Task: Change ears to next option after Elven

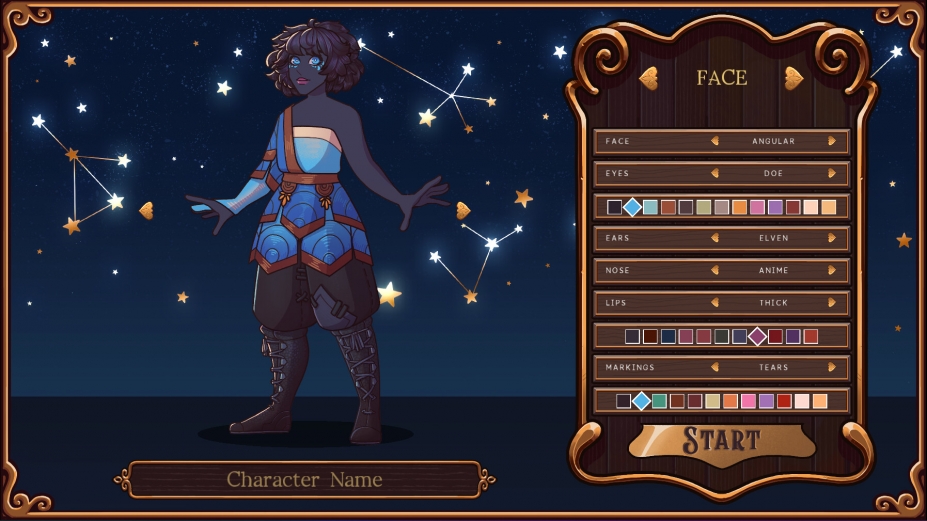Action: pyautogui.click(x=832, y=239)
